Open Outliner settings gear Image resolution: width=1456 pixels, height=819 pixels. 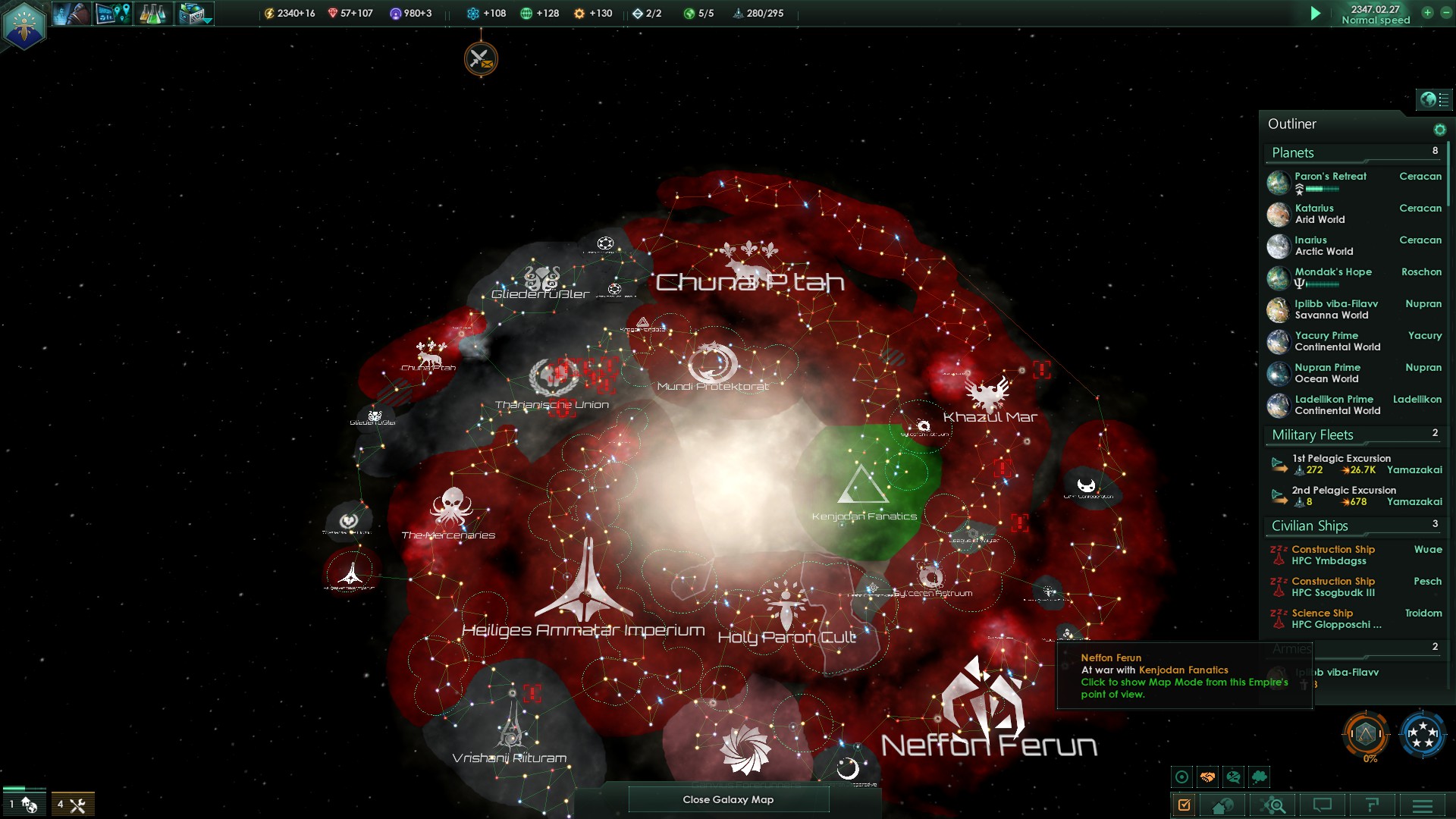tap(1439, 130)
